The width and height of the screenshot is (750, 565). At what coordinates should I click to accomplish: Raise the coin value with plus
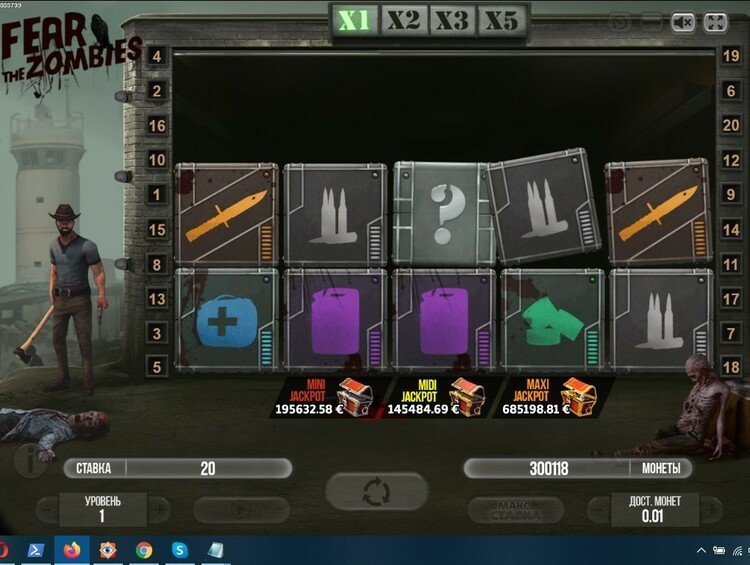[712, 508]
